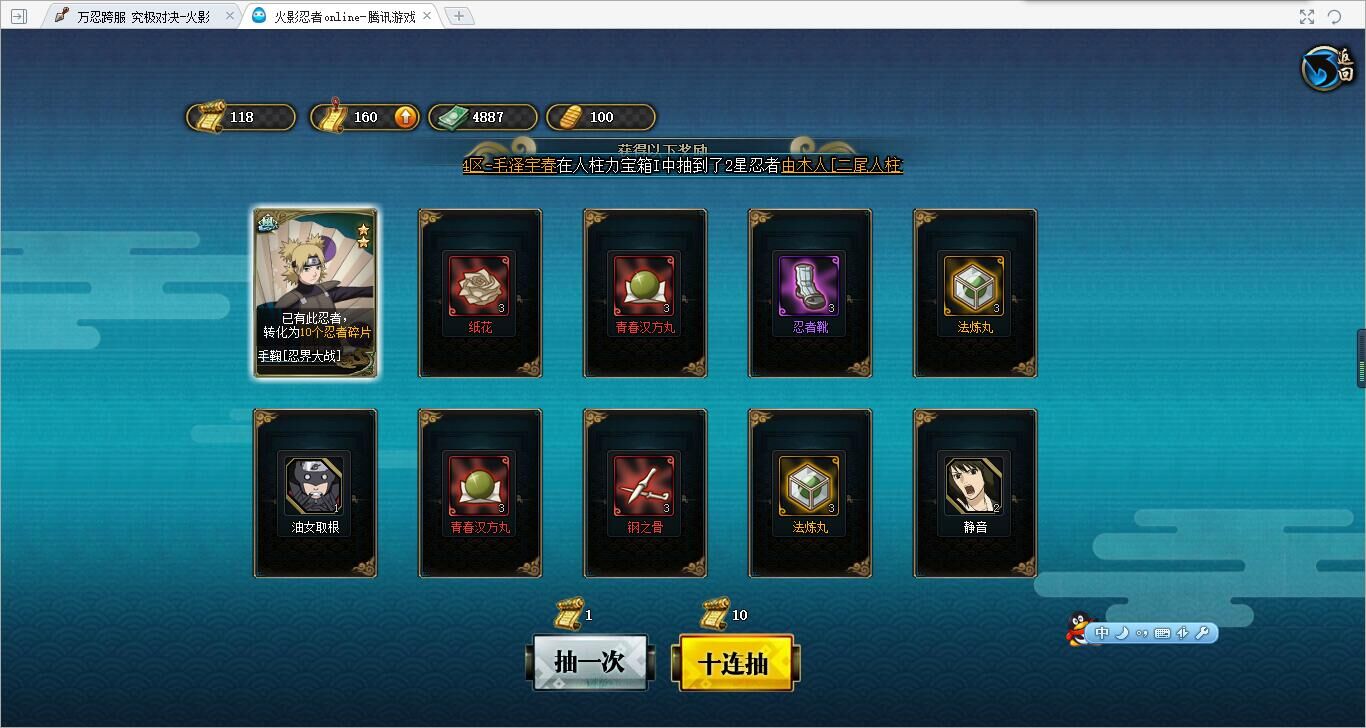Open the player name link 4区-毛泽宇春
This screenshot has width=1366, height=728.
point(509,166)
